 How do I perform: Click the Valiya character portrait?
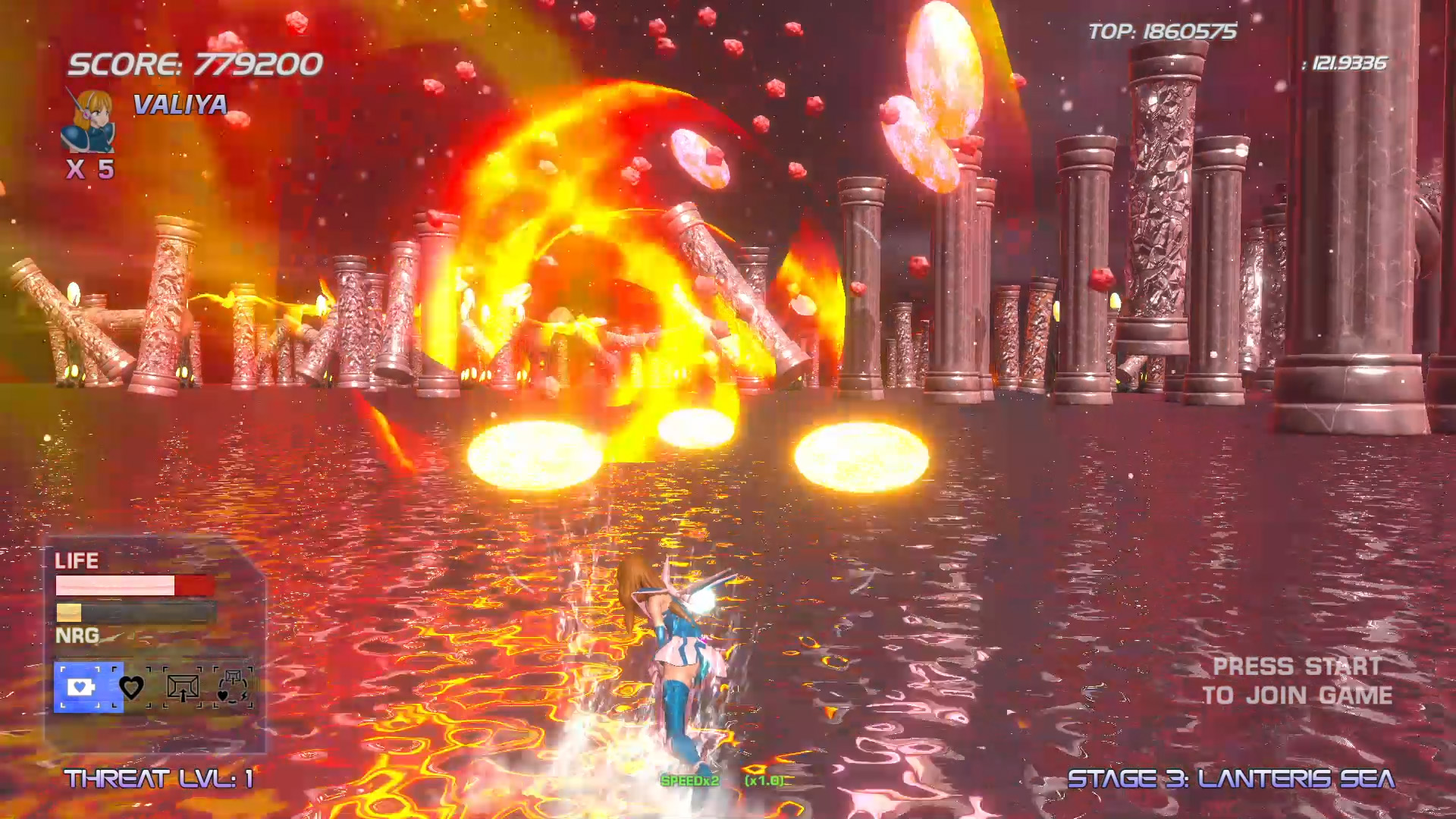click(x=88, y=121)
